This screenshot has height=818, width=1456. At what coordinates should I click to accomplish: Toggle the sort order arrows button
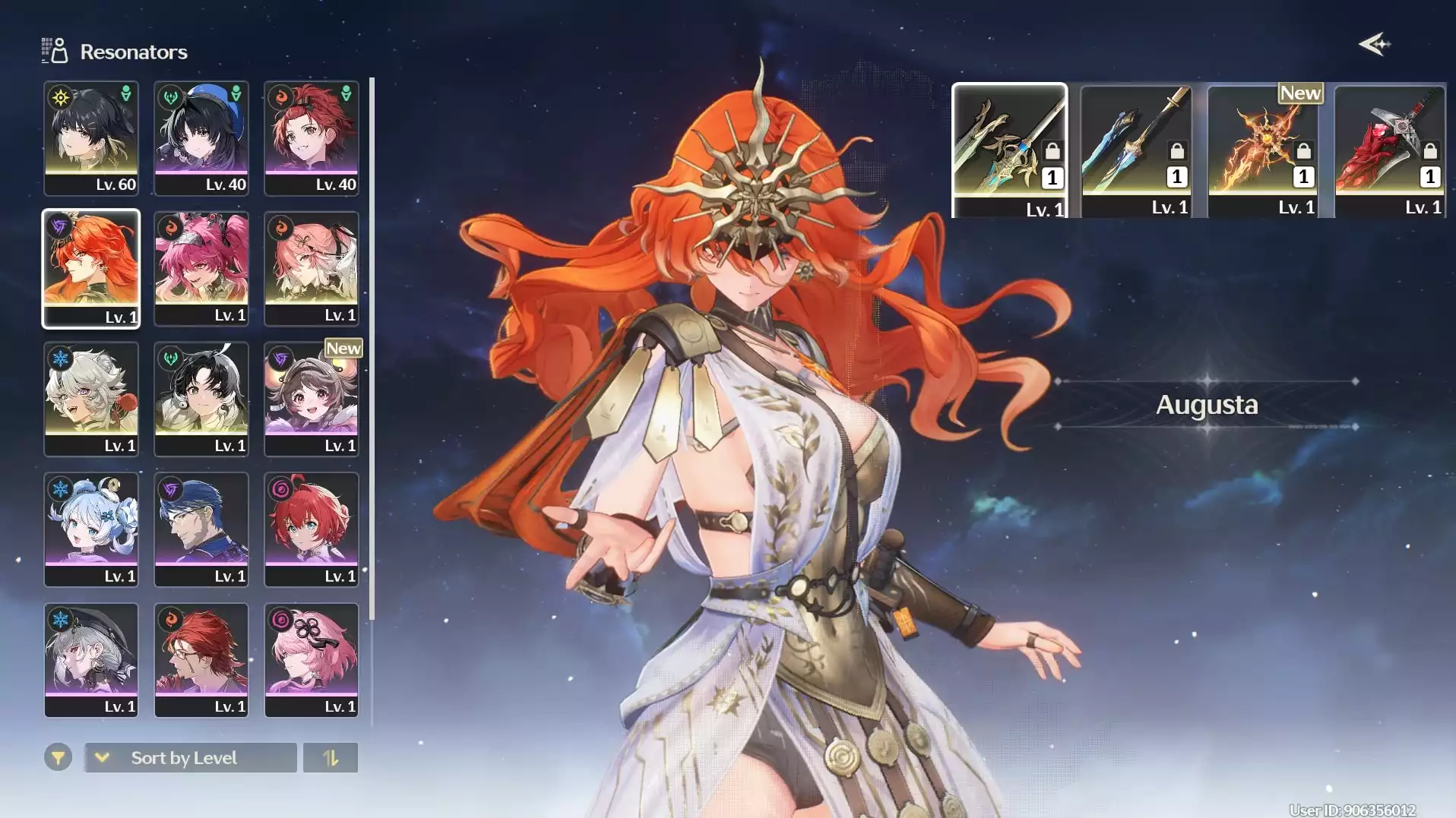[x=331, y=758]
